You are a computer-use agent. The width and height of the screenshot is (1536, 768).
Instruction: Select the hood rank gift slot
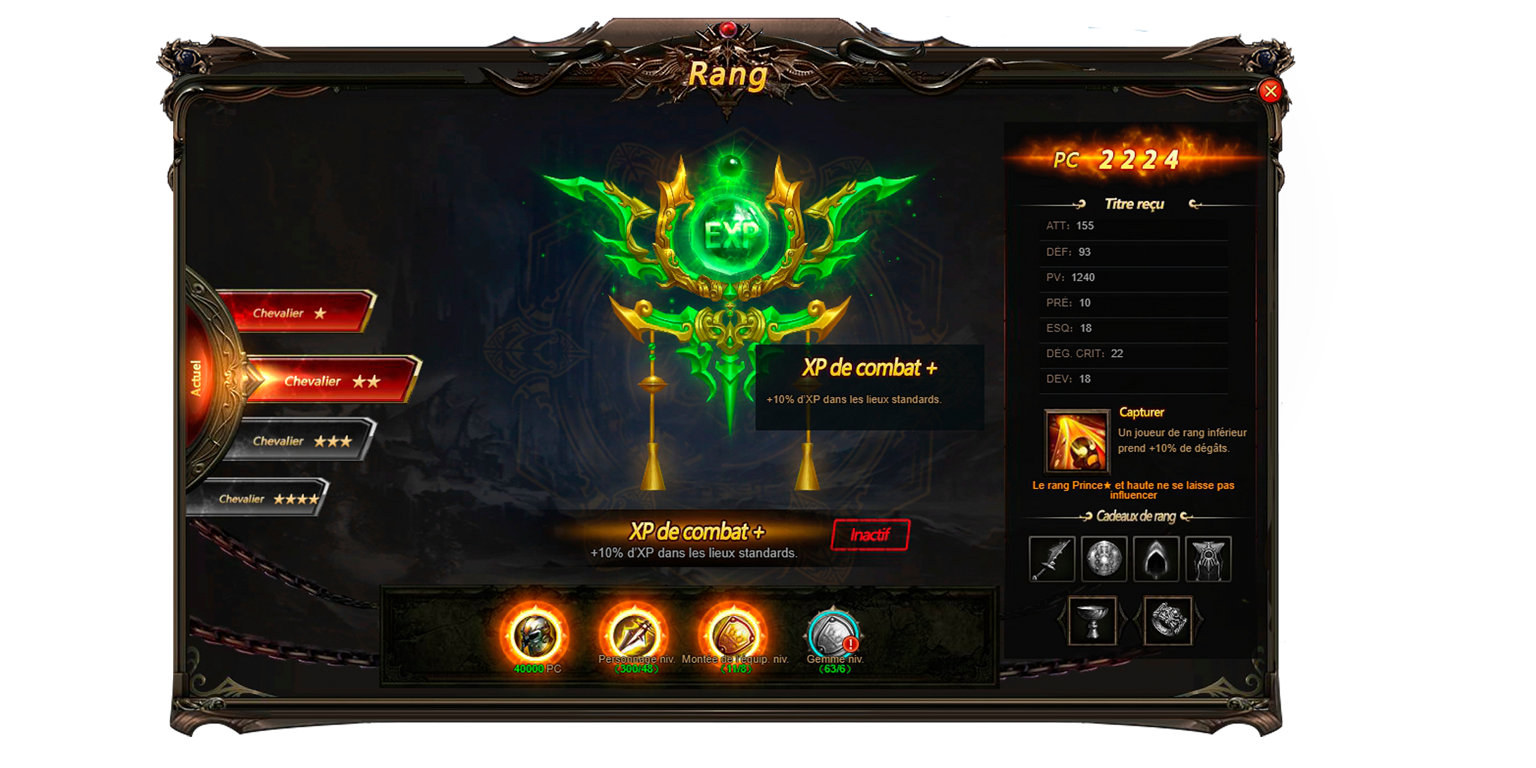[x=1156, y=559]
